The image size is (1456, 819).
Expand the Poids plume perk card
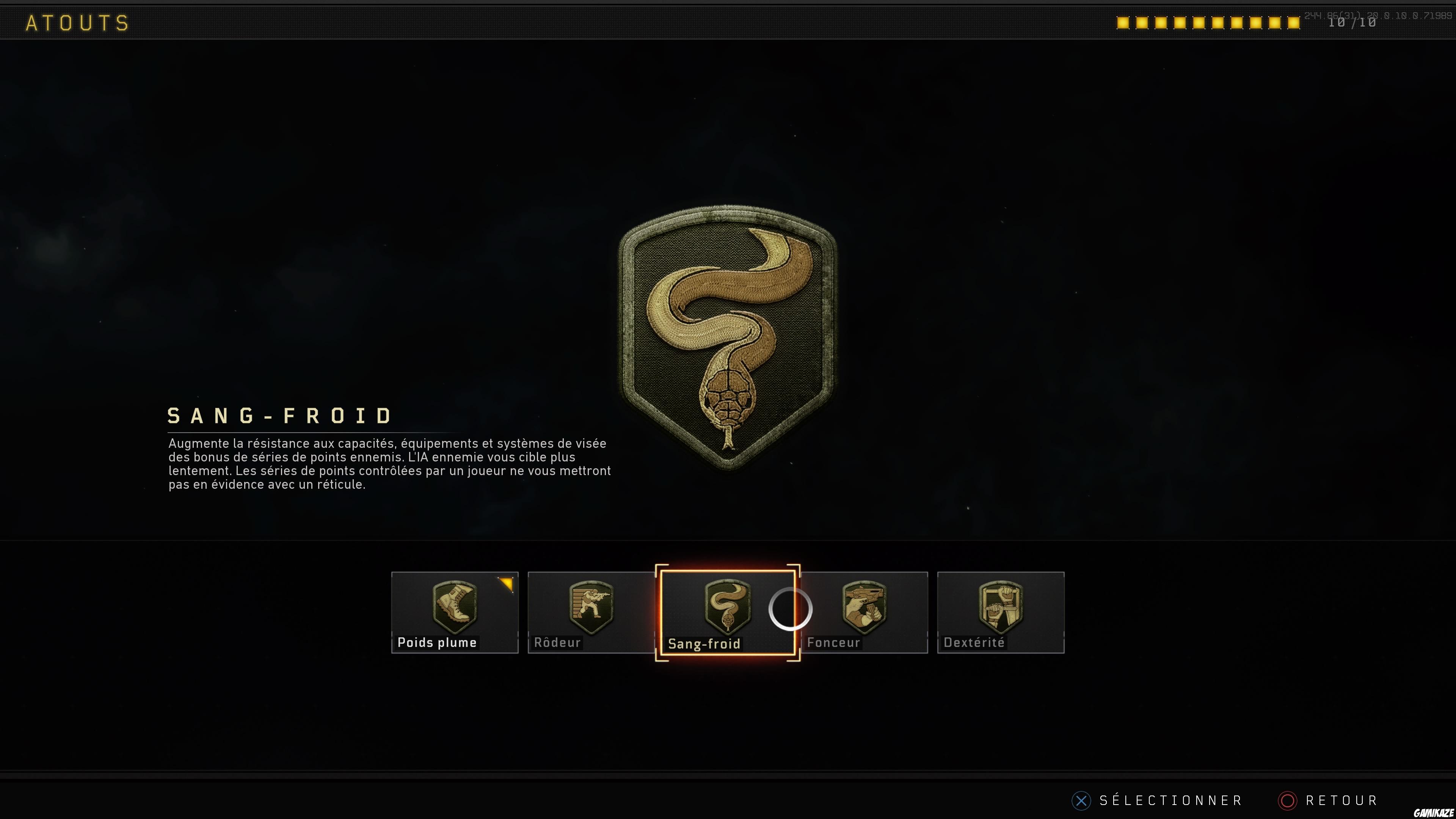455,613
